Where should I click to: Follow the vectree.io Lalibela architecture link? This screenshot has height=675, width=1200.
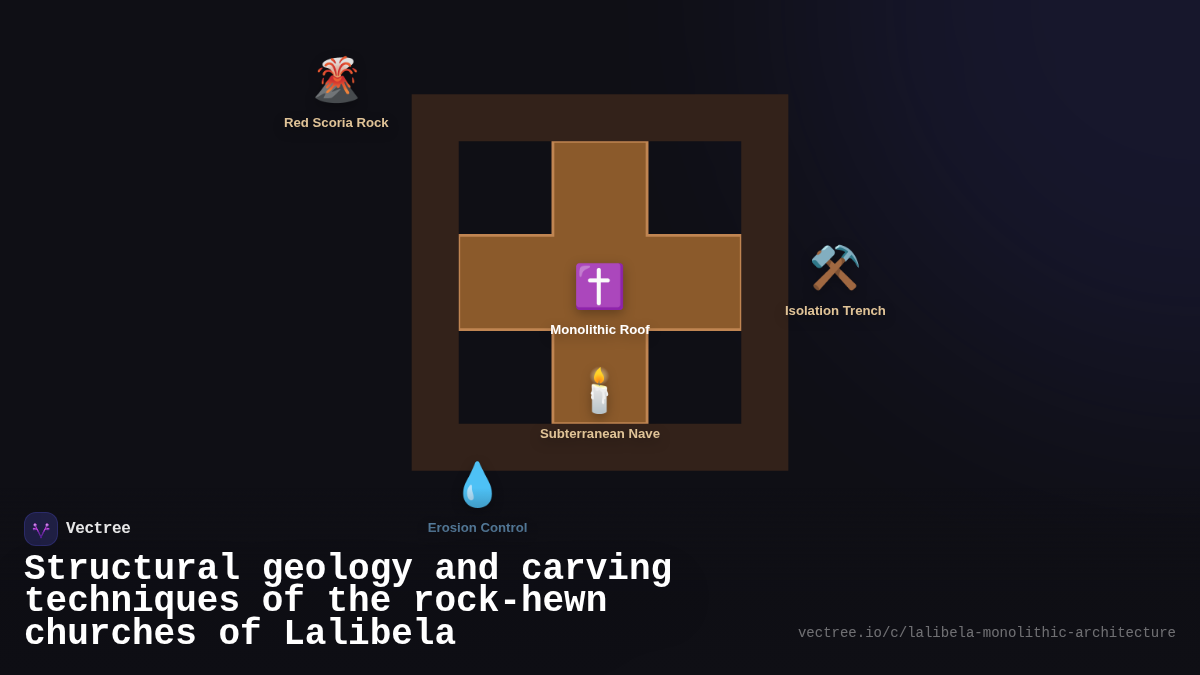tap(986, 633)
